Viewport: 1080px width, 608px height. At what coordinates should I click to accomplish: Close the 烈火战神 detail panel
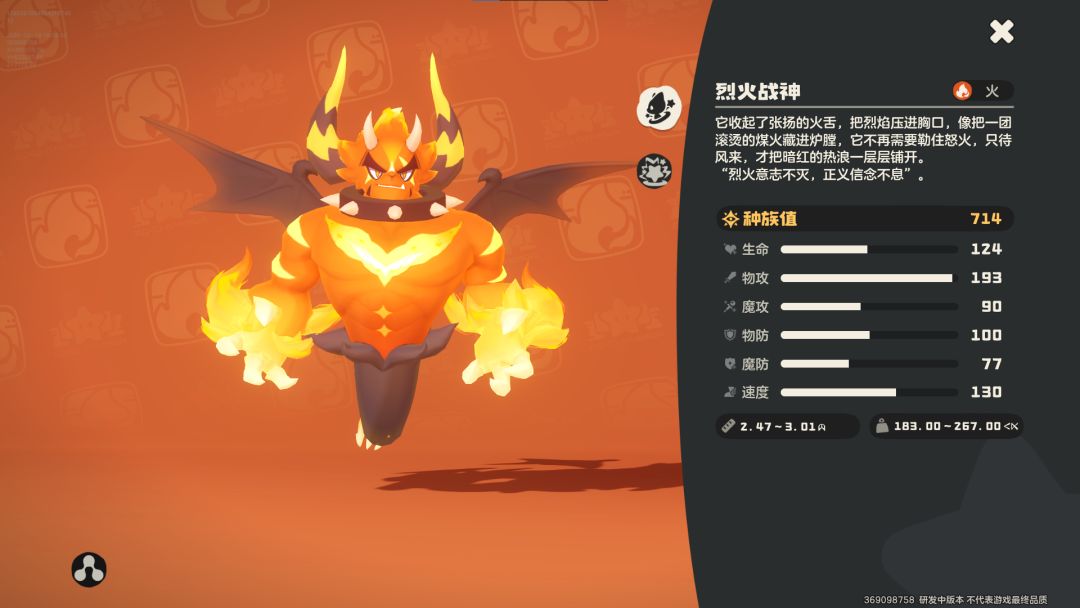(1002, 32)
